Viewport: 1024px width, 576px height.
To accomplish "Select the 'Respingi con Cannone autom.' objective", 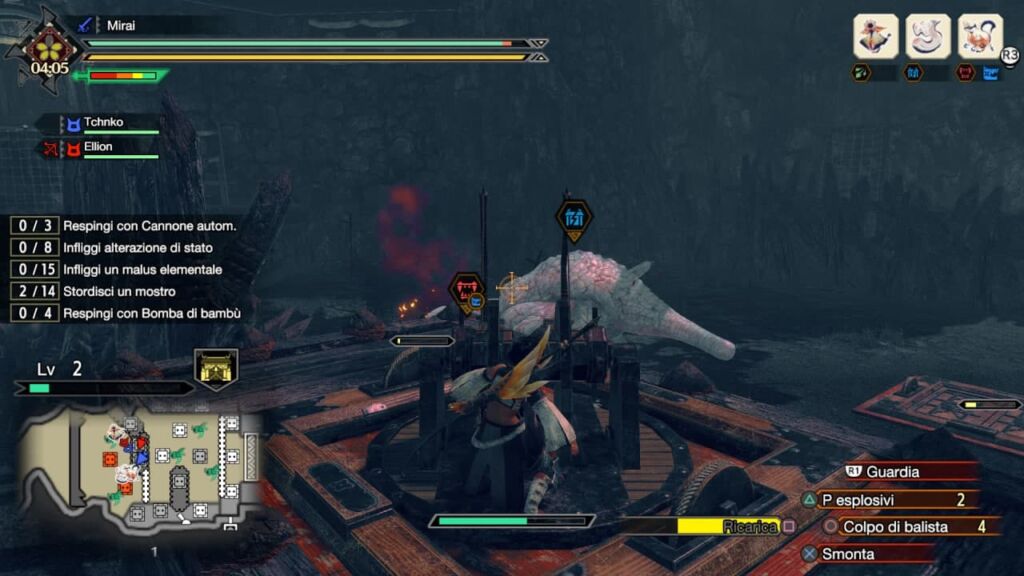I will point(149,226).
